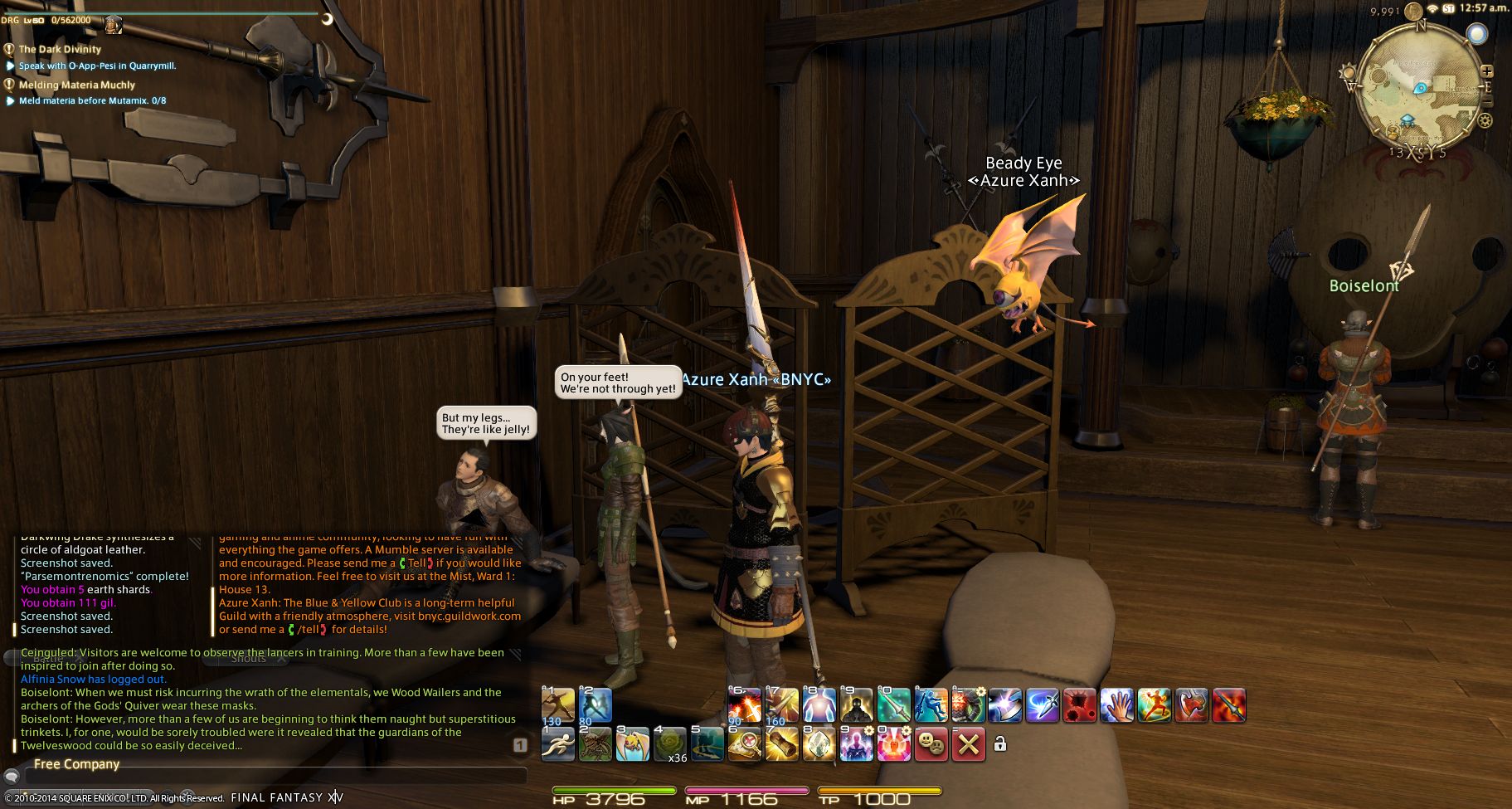
Task: Activate the blue hand ability icon
Action: pos(1116,705)
